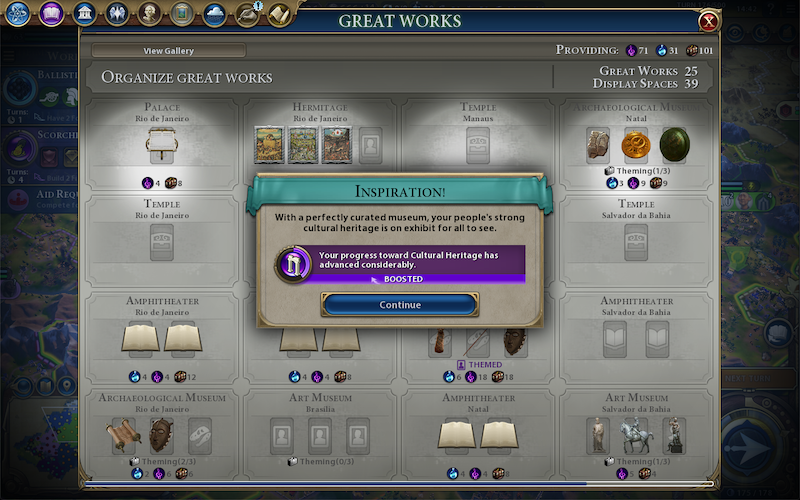The width and height of the screenshot is (800, 500).
Task: Open the Great Works painting icon
Action: coord(181,14)
